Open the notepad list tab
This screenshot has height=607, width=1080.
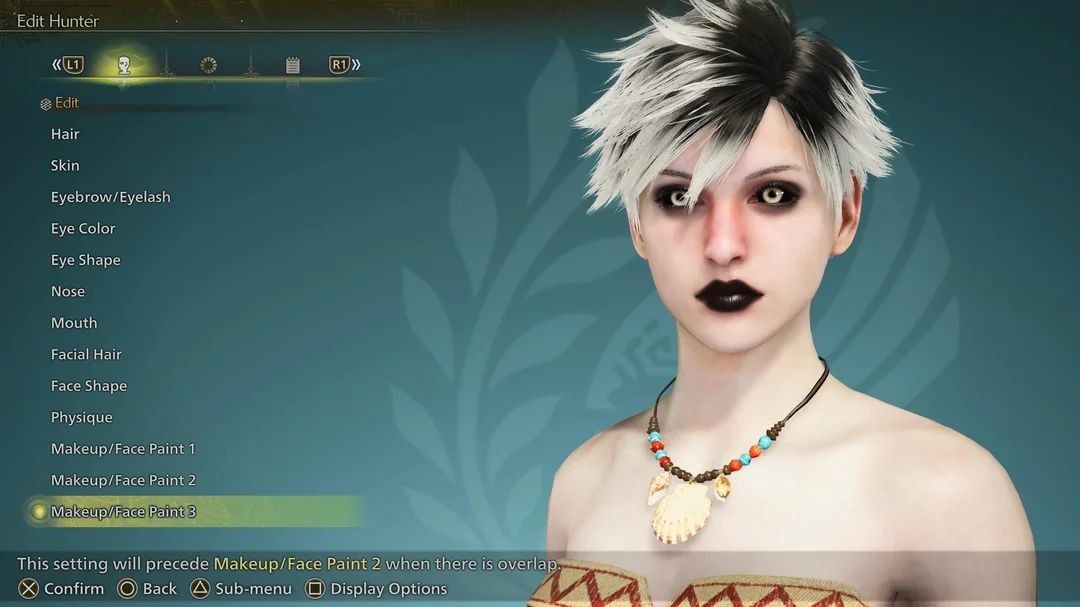click(292, 65)
